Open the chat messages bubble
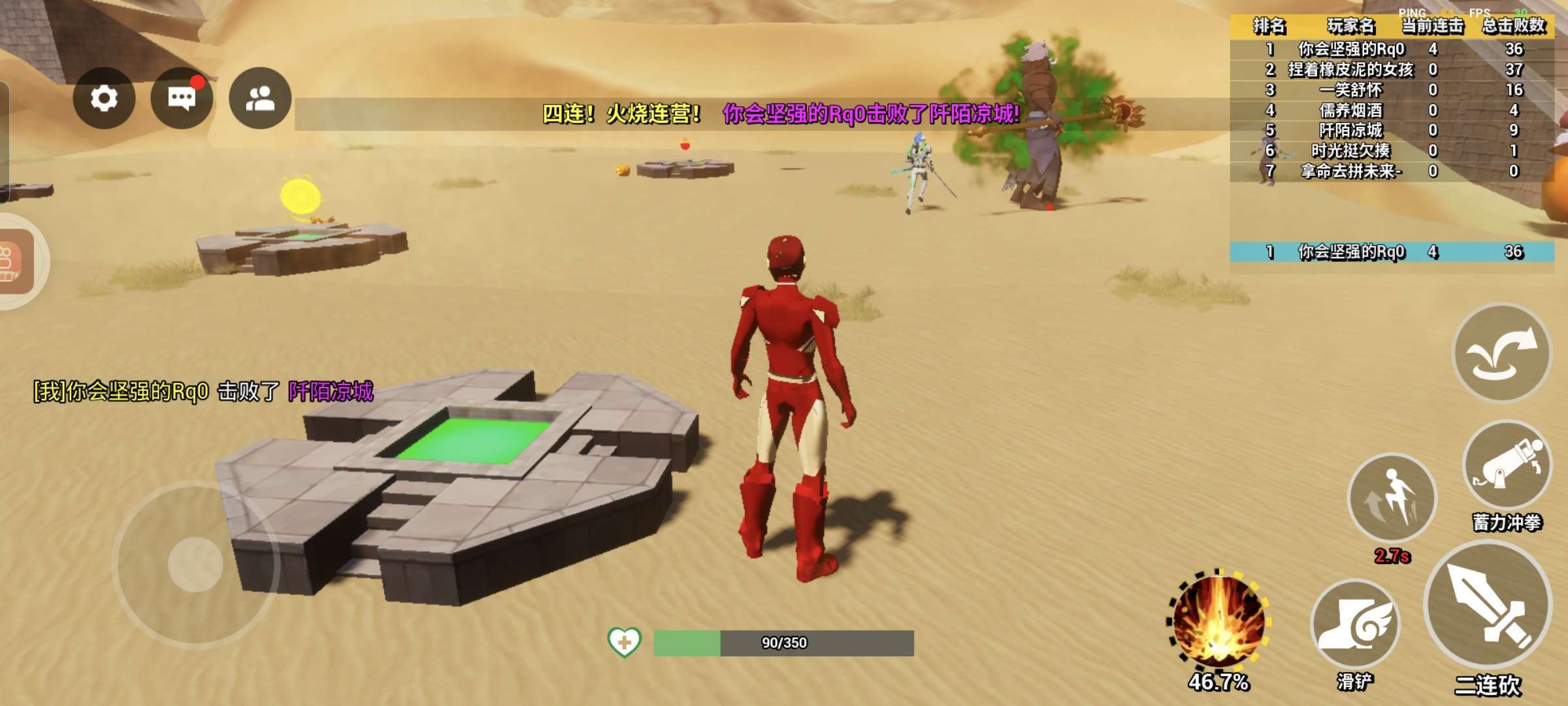The width and height of the screenshot is (1568, 706). click(x=182, y=99)
